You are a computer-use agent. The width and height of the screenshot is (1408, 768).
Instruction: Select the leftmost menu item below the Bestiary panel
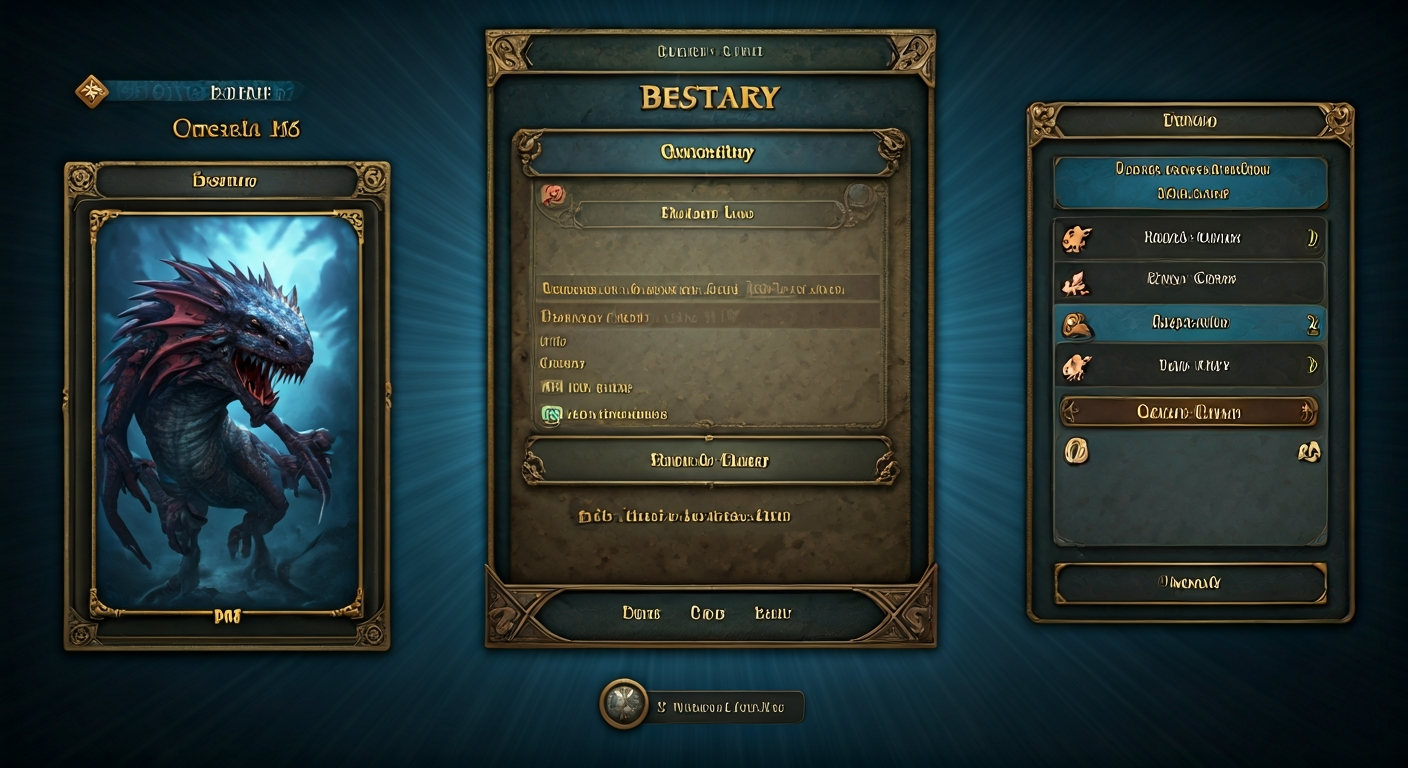pos(641,612)
